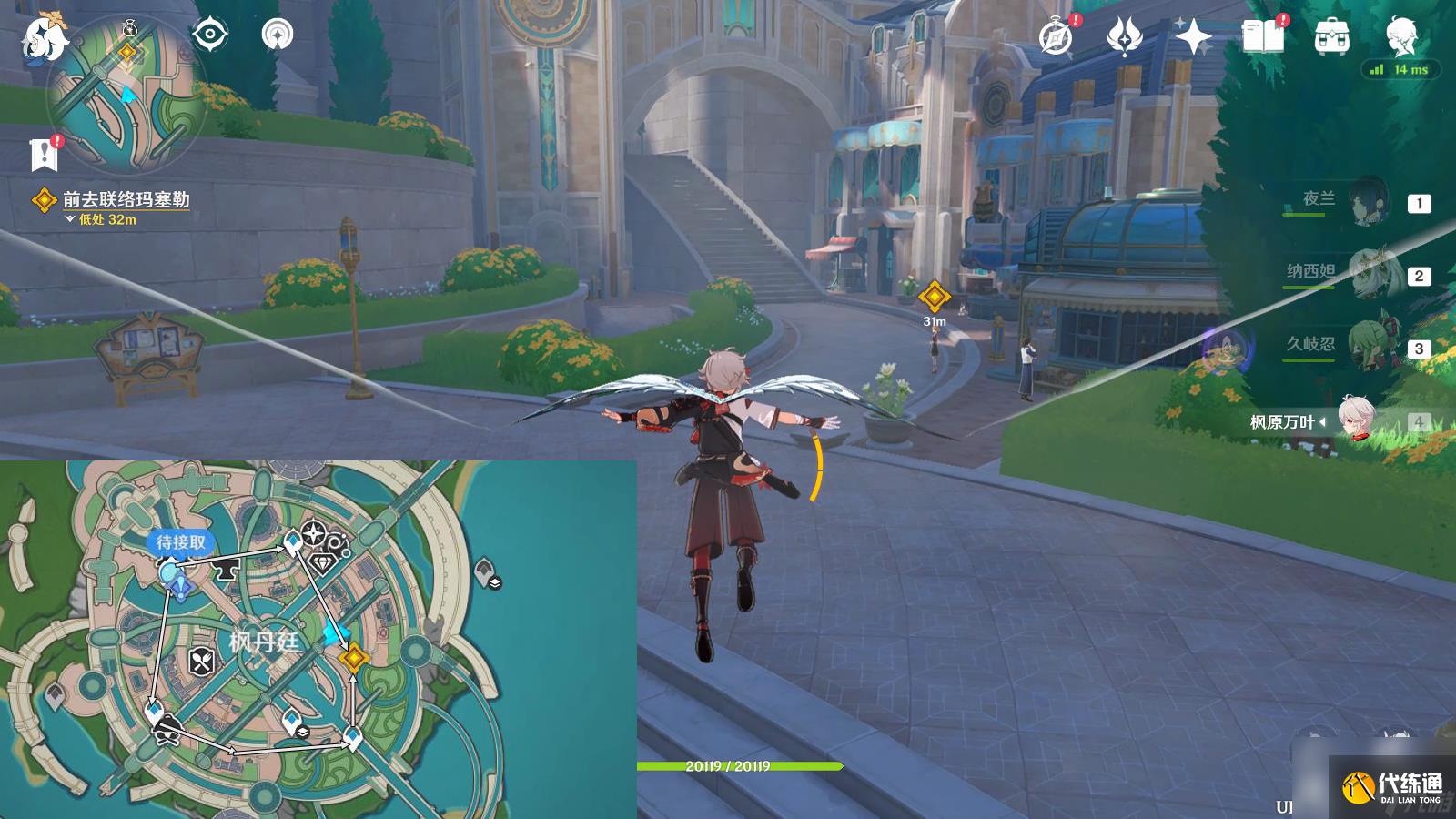This screenshot has height=819, width=1456.
Task: Open the circular minimap
Action: pos(126,94)
